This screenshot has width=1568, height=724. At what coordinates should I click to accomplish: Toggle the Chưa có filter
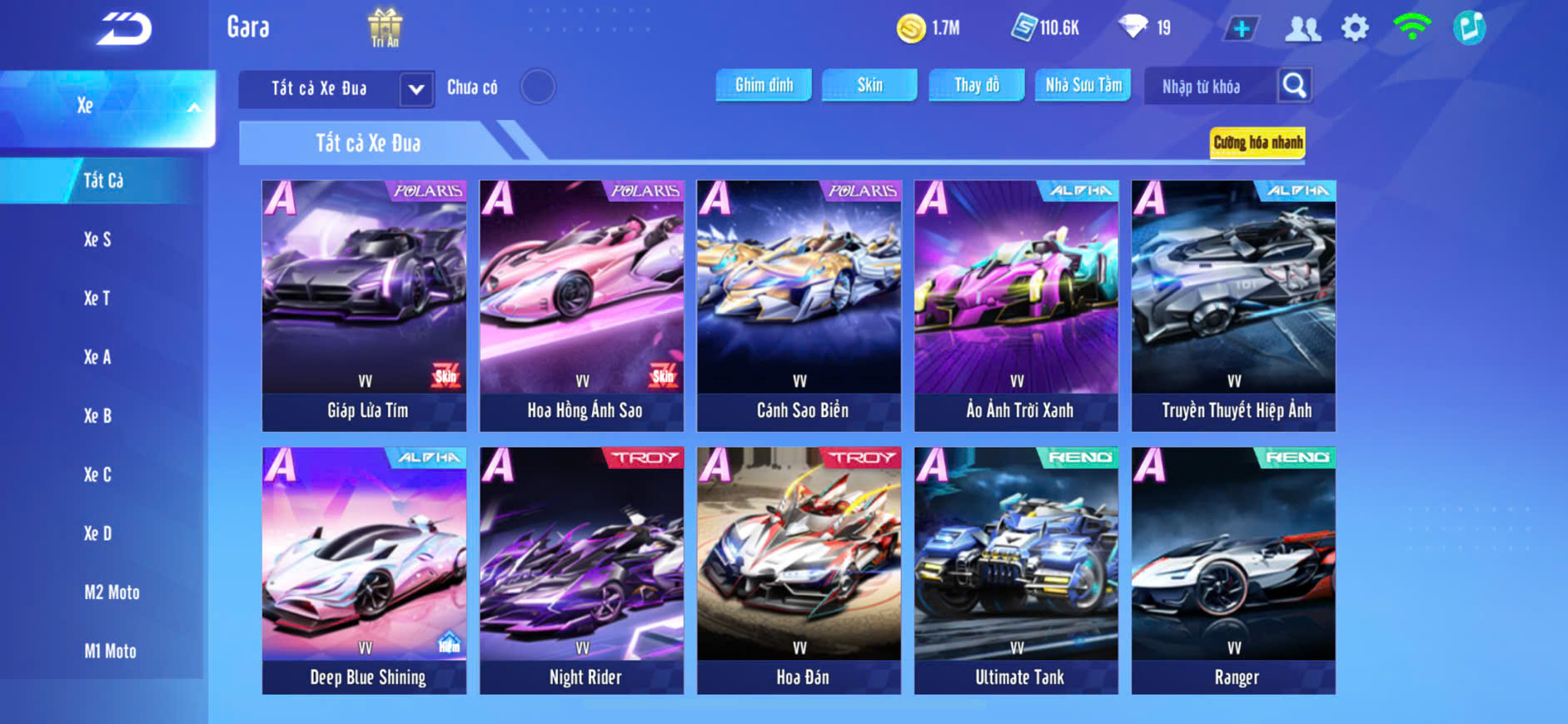click(x=537, y=87)
